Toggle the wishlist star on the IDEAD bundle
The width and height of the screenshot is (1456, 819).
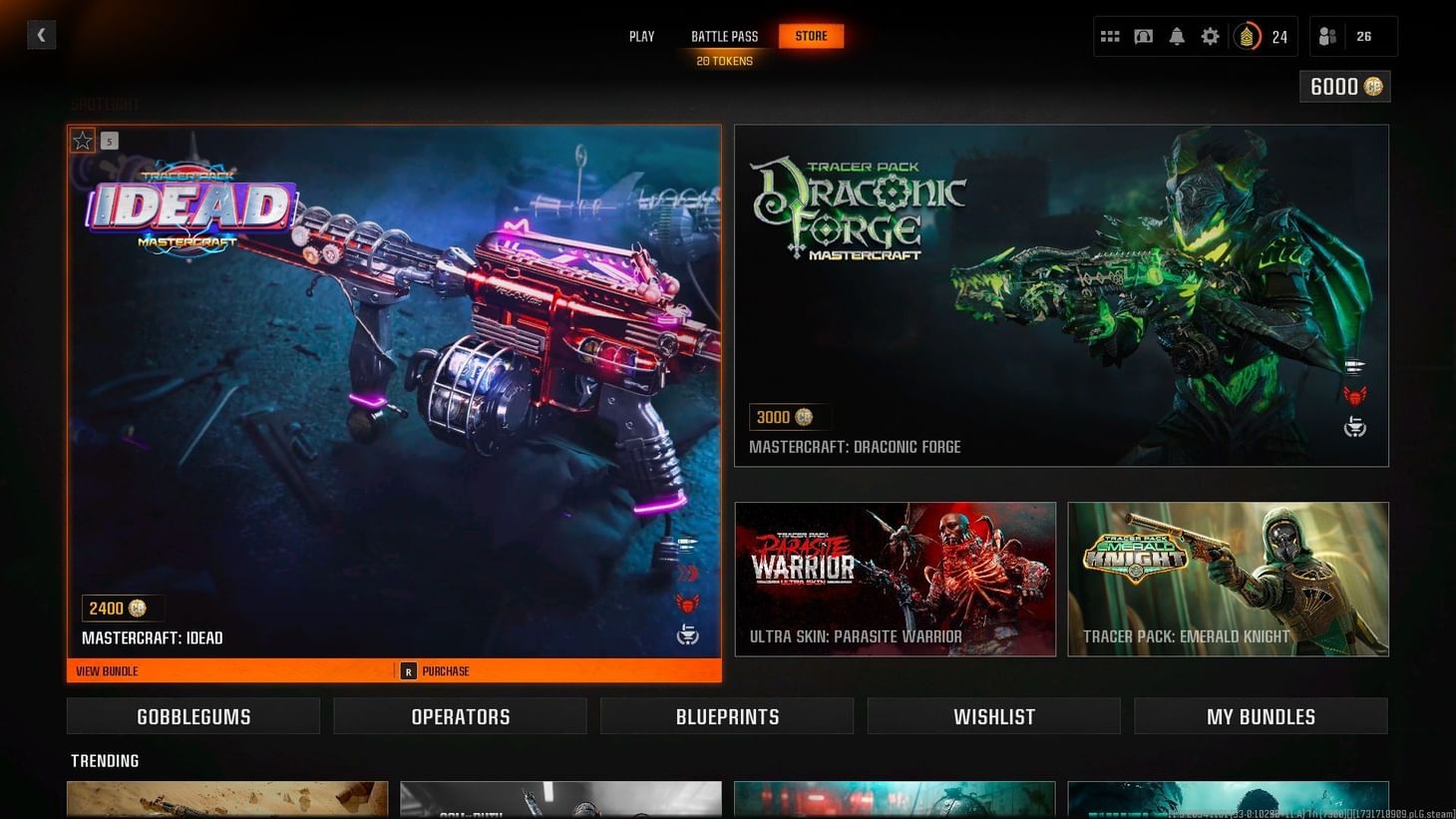coord(83,140)
